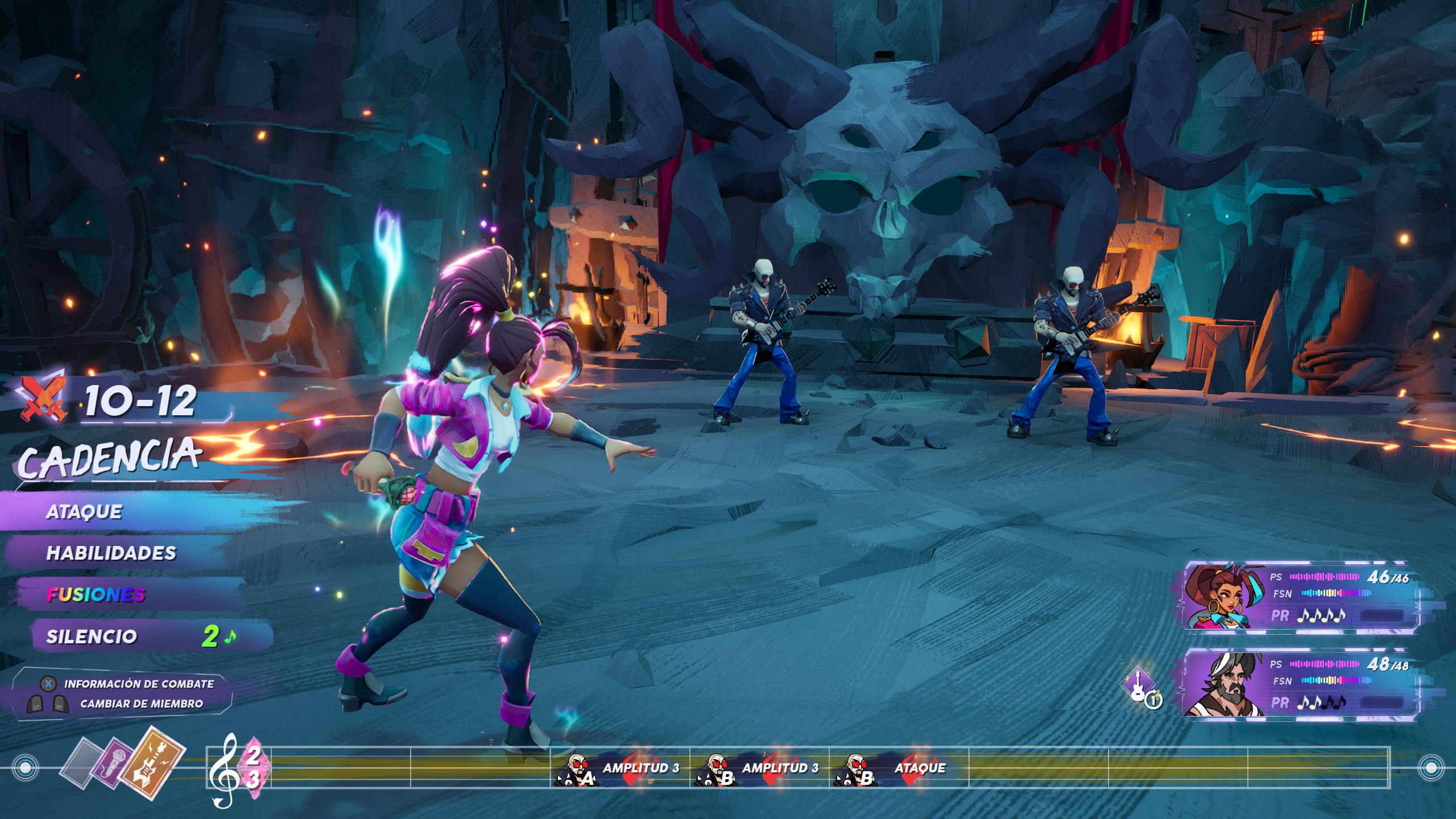
Task: Open the HABILIDADES menu
Action: click(x=111, y=553)
